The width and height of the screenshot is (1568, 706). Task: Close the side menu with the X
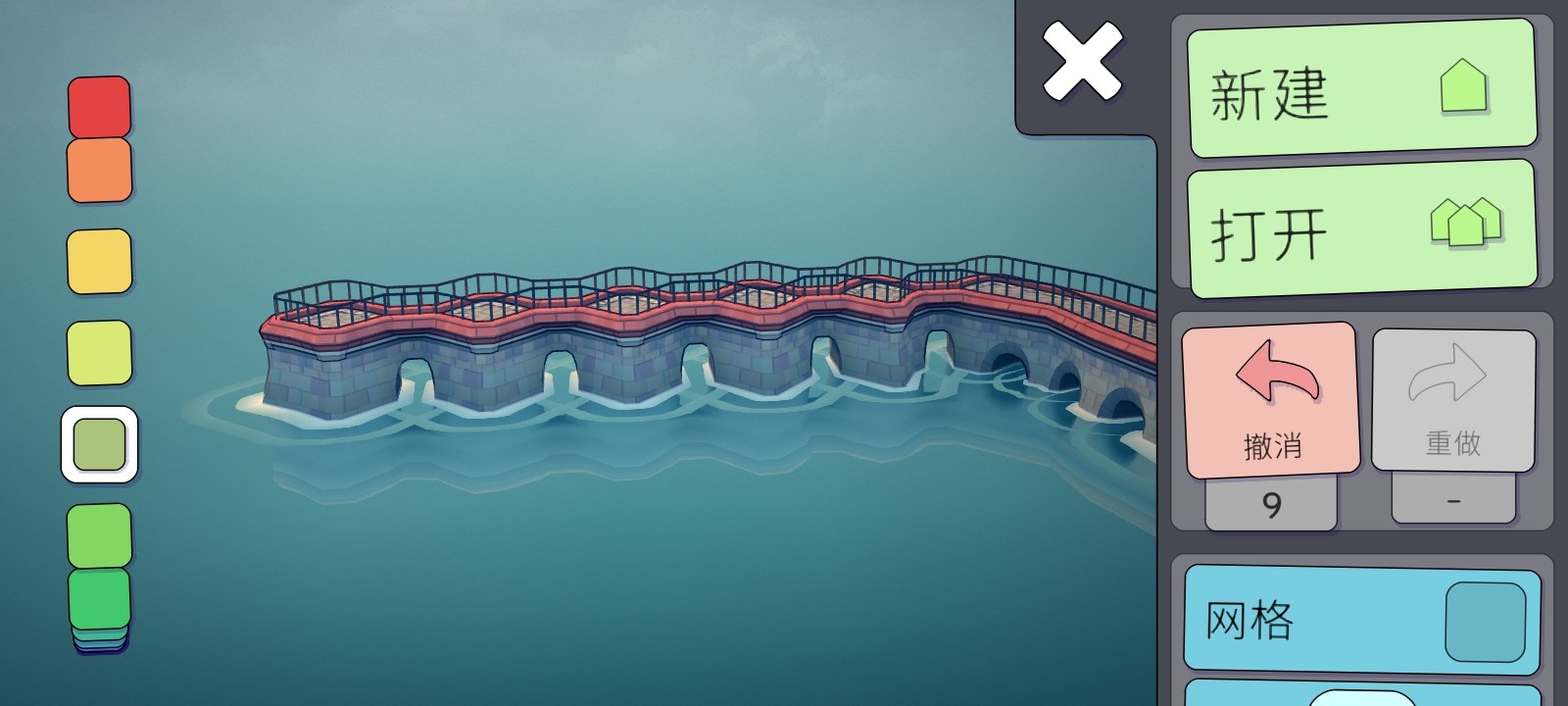pyautogui.click(x=1082, y=62)
